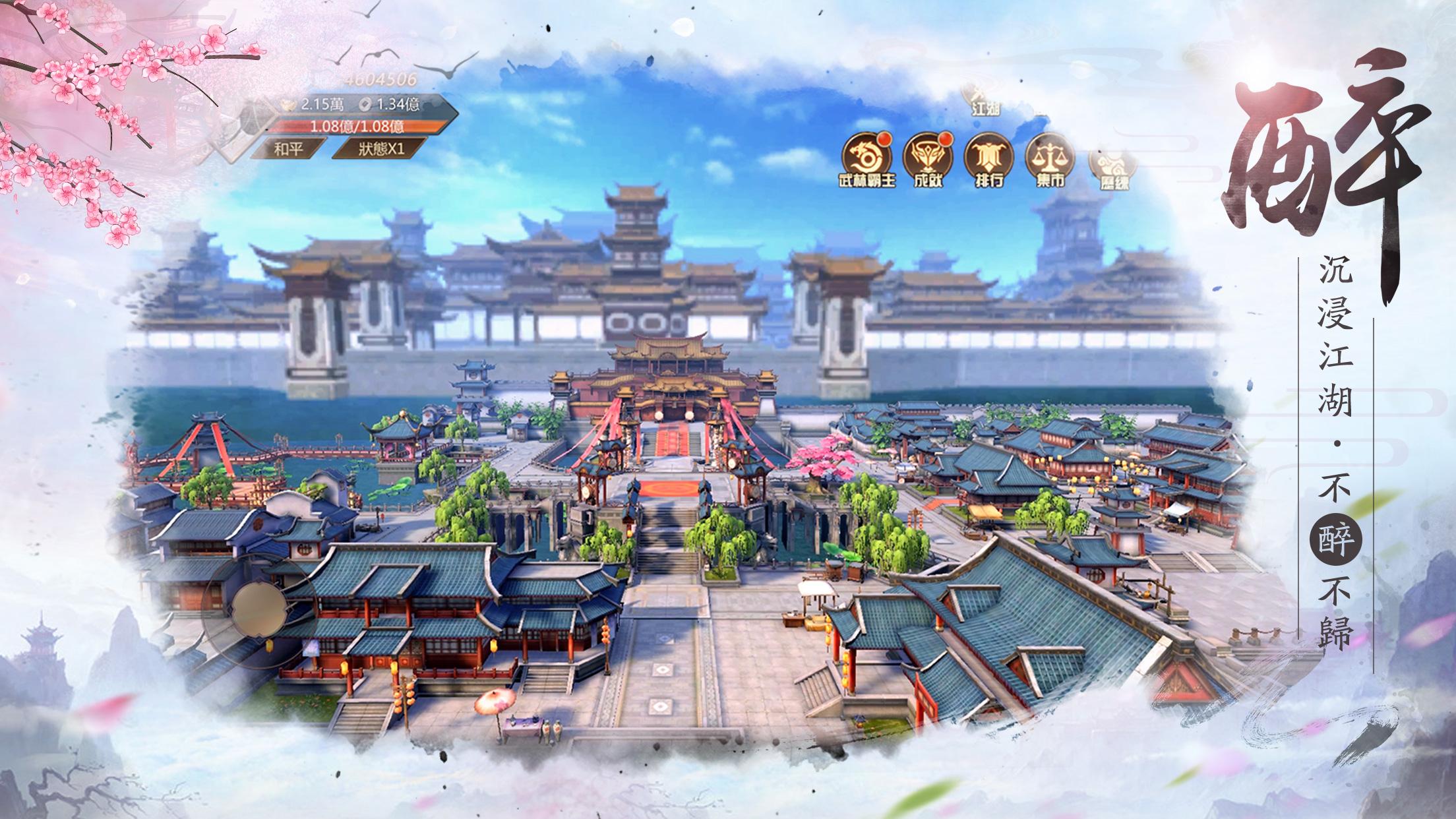
Task: Toggle the 和平 peace combat mode
Action: click(288, 149)
